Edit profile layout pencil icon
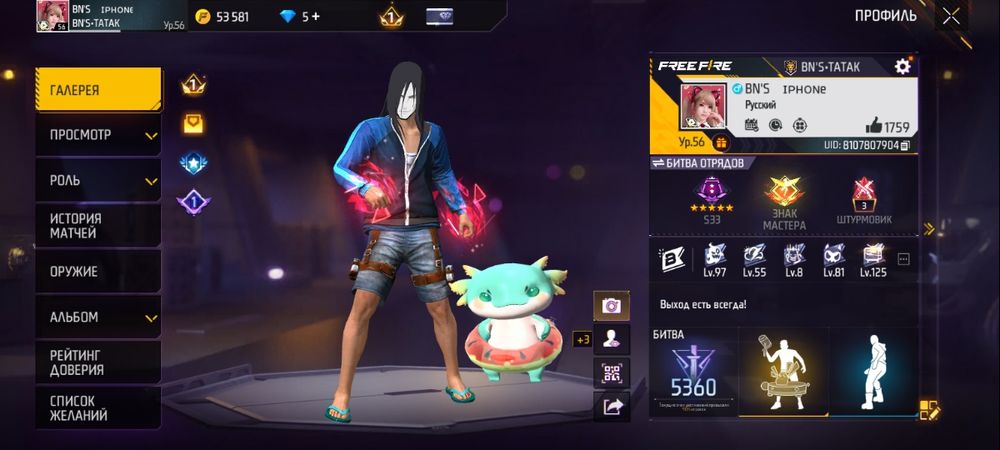Screen dimensions: 1000x450 coord(930,409)
